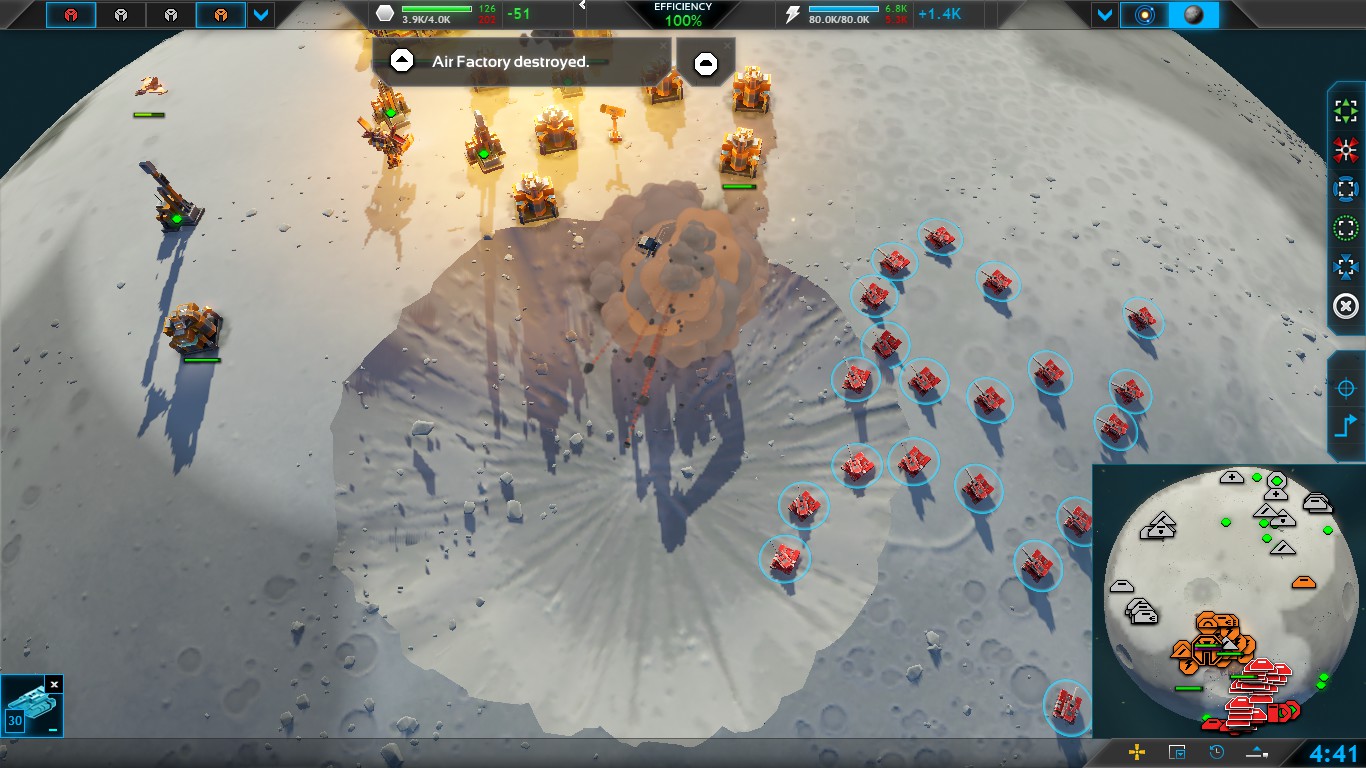Viewport: 1366px width, 768px height.
Task: Open the crosshair fire-mode order
Action: (x=1346, y=388)
